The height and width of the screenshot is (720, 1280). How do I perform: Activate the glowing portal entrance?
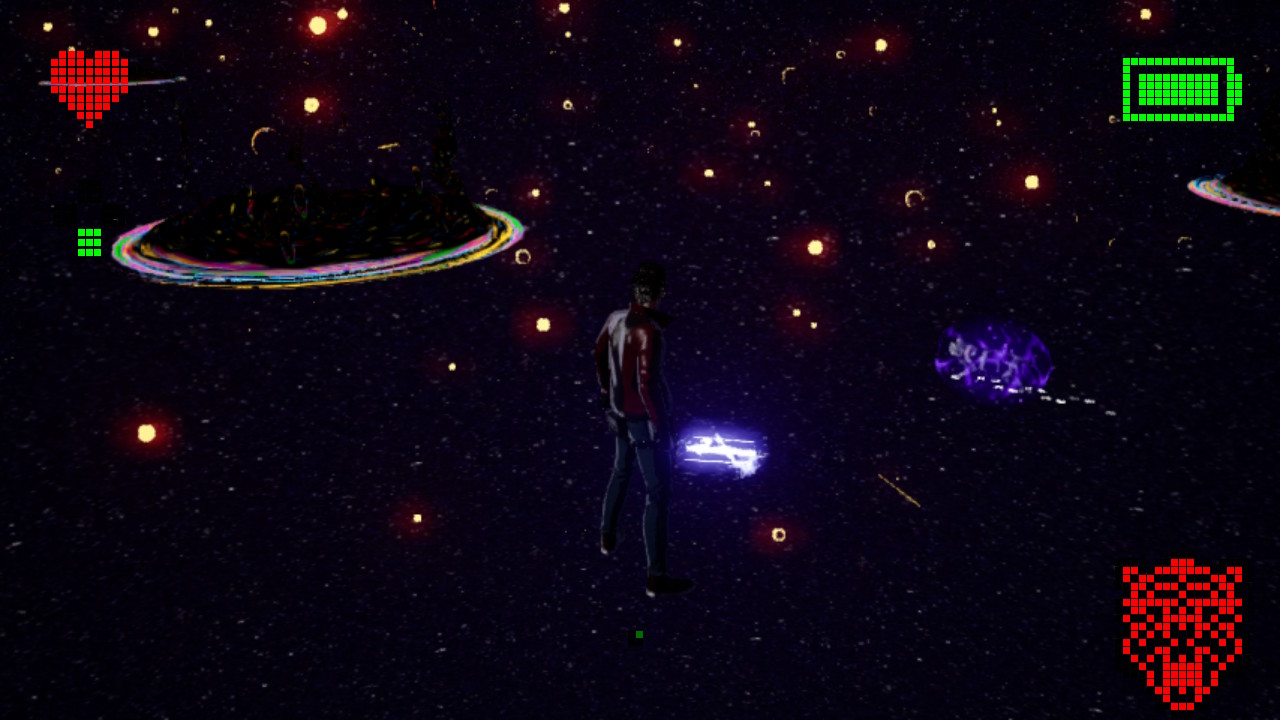pyautogui.click(x=722, y=448)
